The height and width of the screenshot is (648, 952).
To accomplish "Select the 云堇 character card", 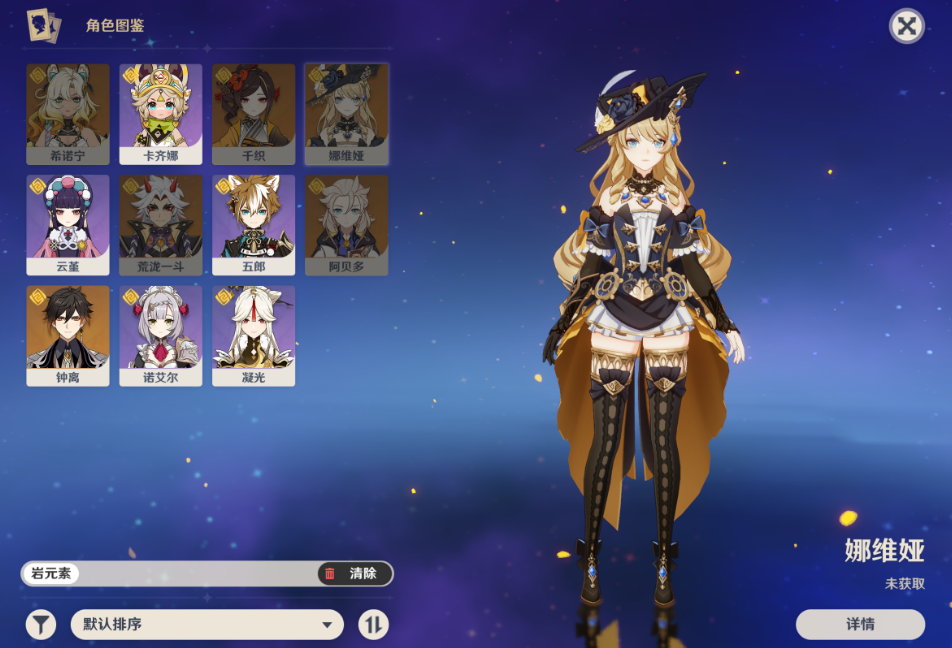I will click(68, 224).
